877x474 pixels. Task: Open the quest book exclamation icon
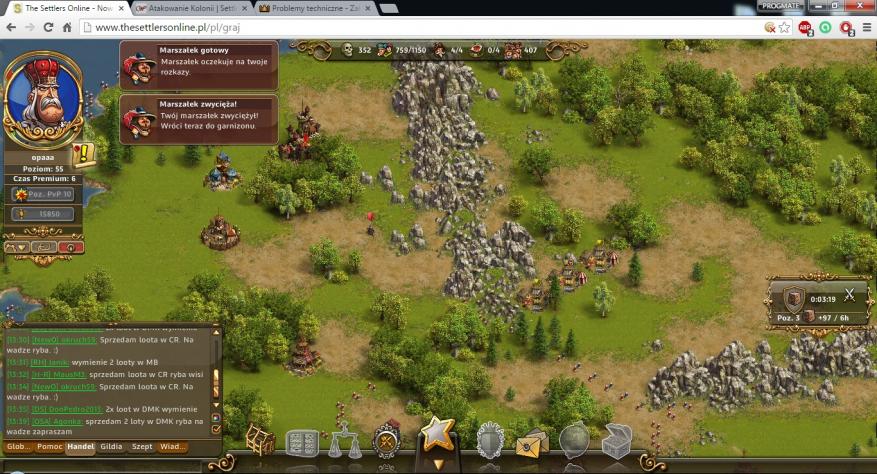(x=84, y=155)
